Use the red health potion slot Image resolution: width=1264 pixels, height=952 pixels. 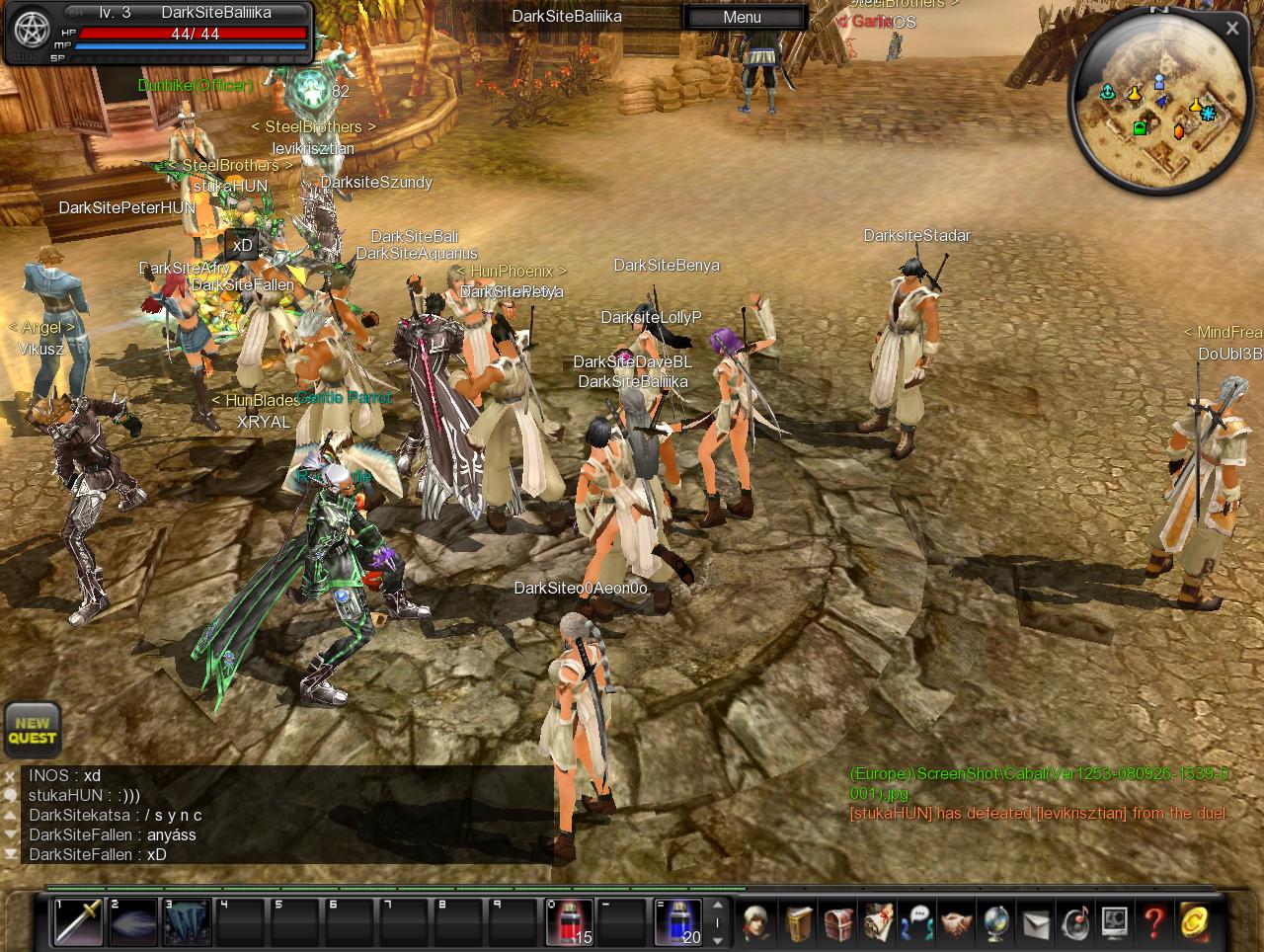tap(570, 921)
